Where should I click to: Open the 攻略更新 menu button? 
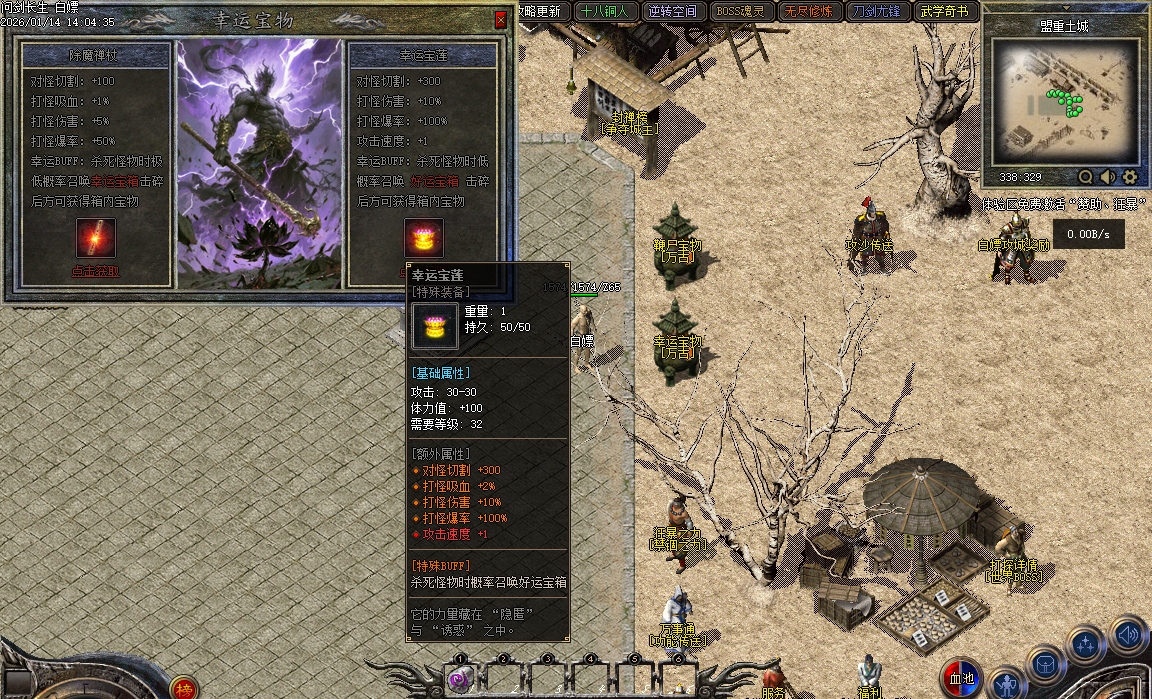541,12
